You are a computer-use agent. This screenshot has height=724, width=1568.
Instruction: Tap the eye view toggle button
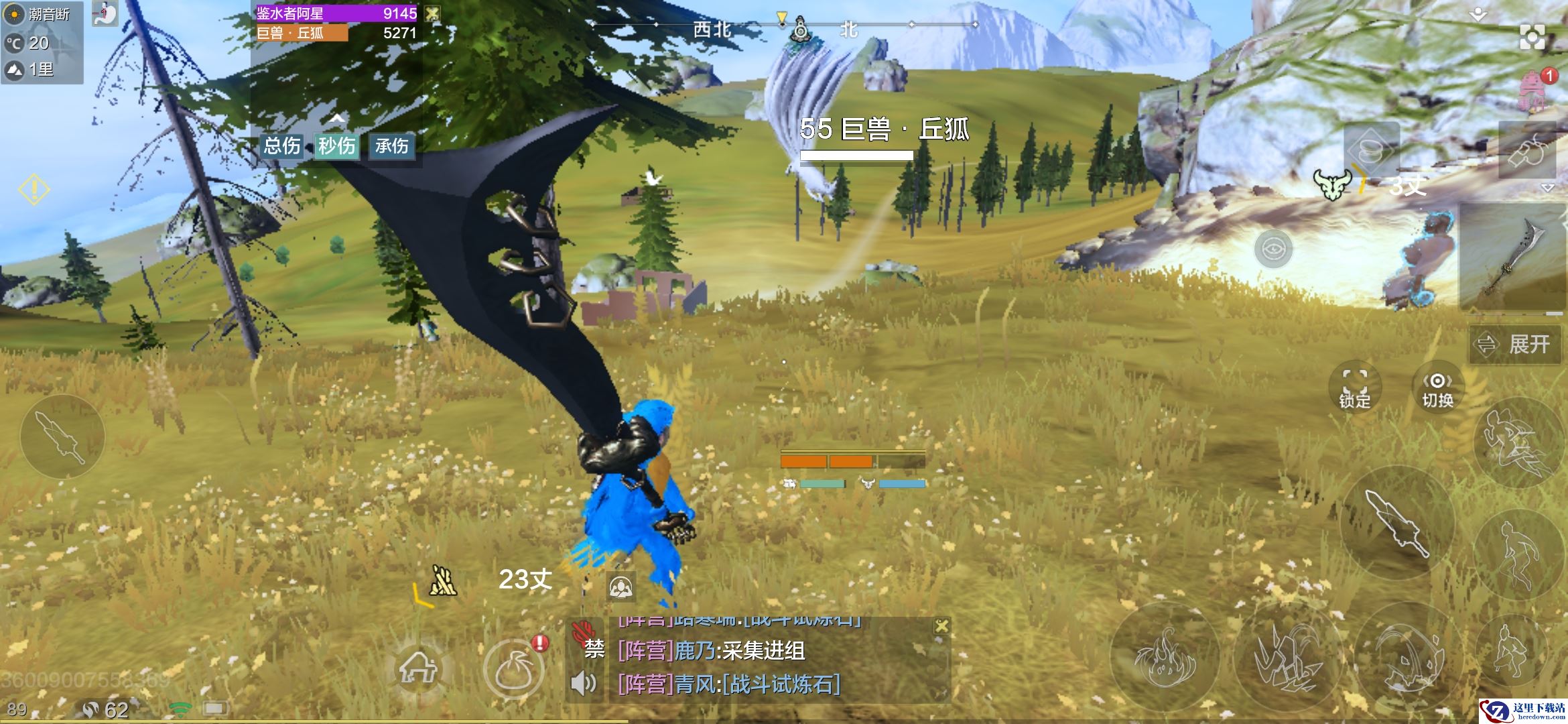coord(1273,249)
